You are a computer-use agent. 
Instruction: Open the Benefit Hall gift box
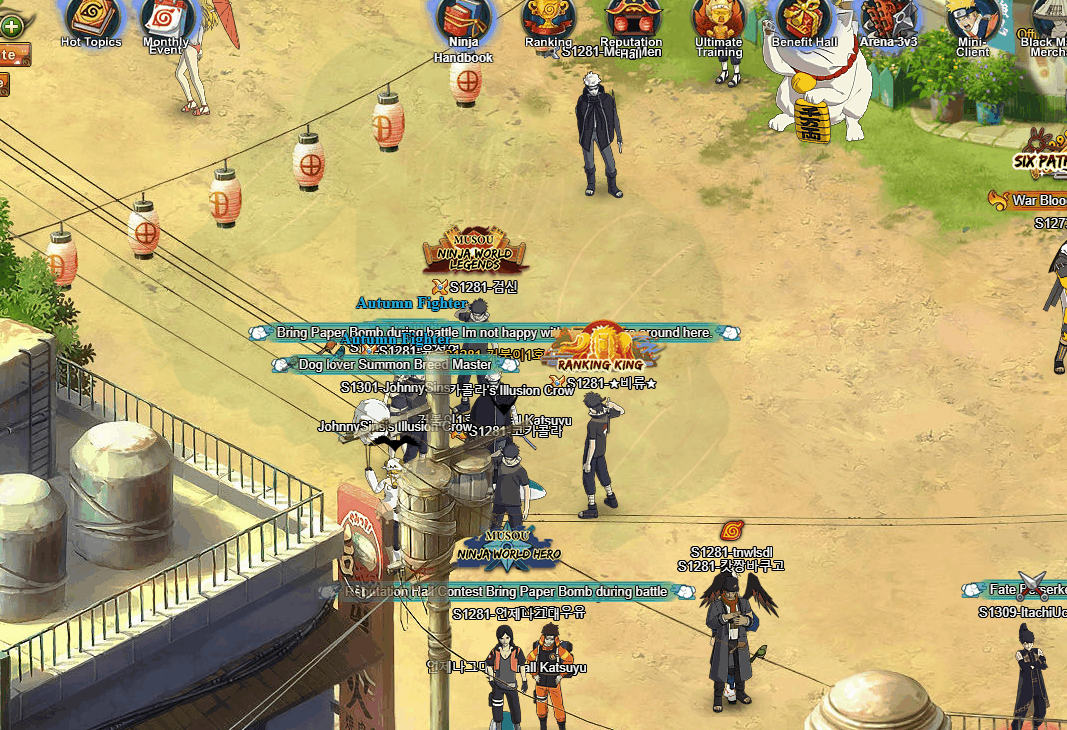pyautogui.click(x=804, y=17)
